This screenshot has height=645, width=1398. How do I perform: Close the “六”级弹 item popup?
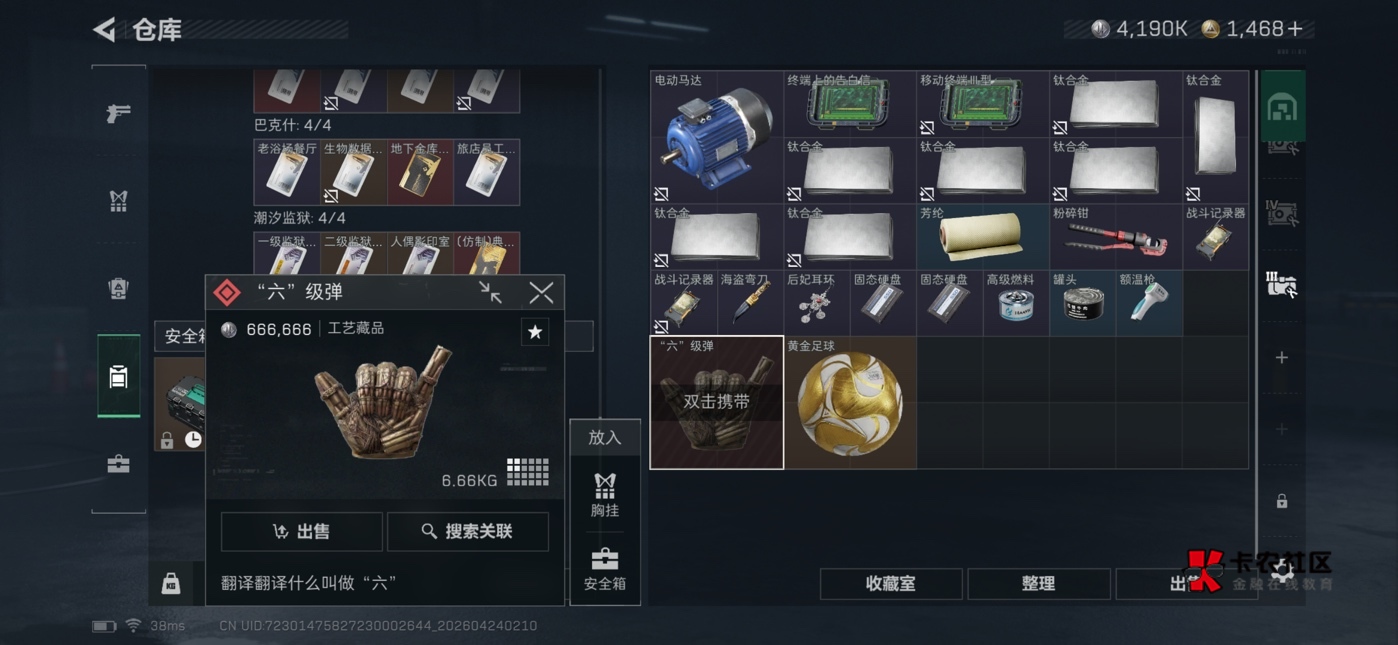[541, 292]
